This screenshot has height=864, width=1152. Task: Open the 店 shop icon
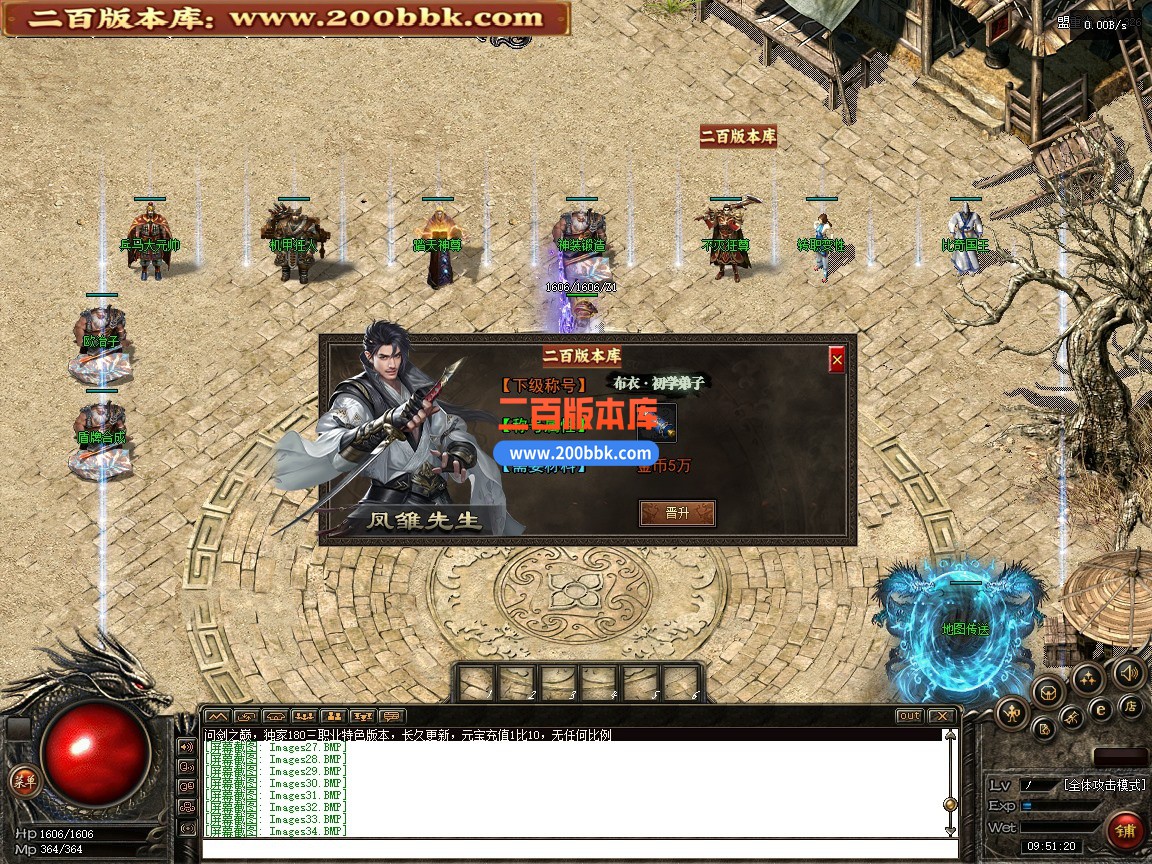tap(1132, 706)
